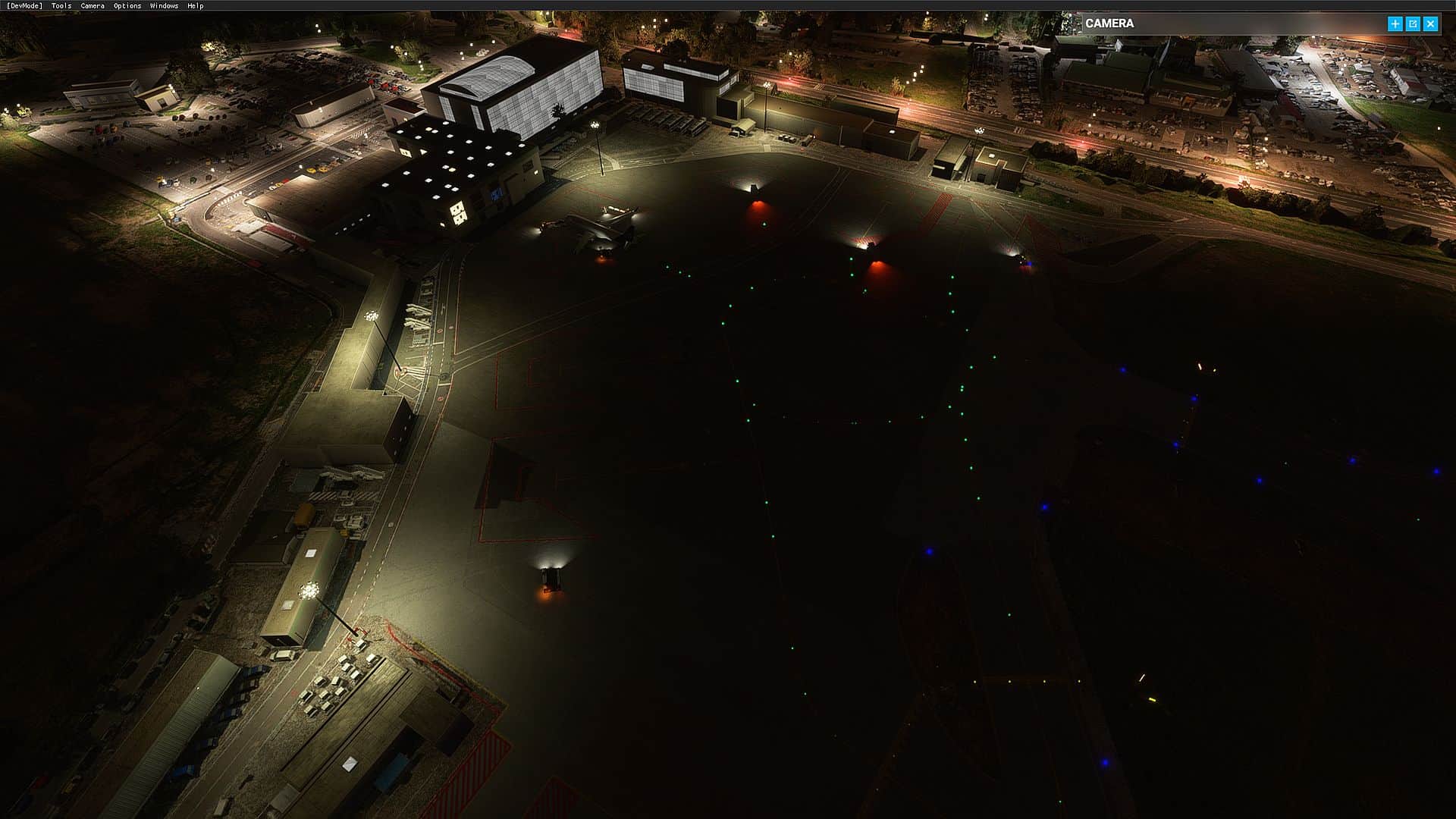
Task: Open the Help menu
Action: coord(195,6)
